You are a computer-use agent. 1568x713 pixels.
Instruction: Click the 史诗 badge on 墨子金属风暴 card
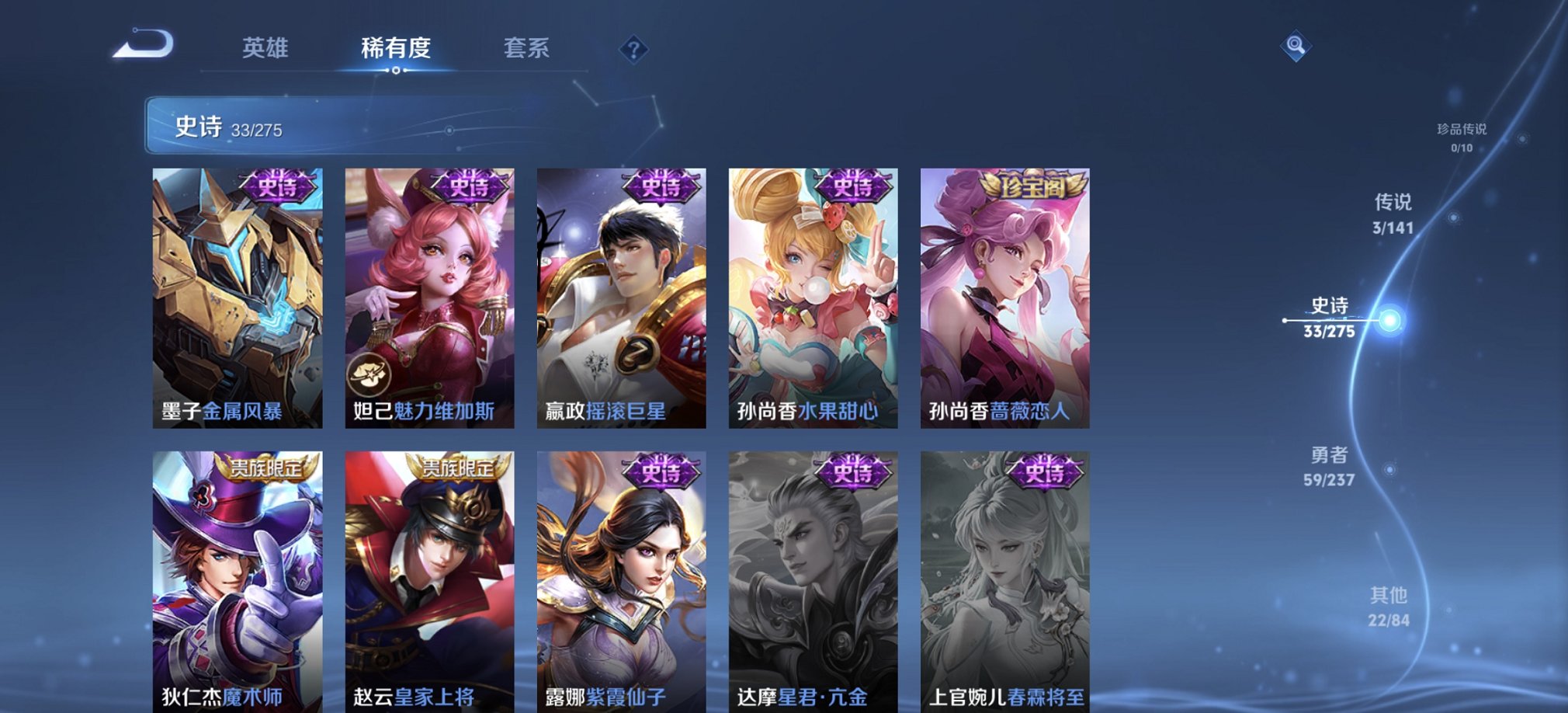click(276, 186)
